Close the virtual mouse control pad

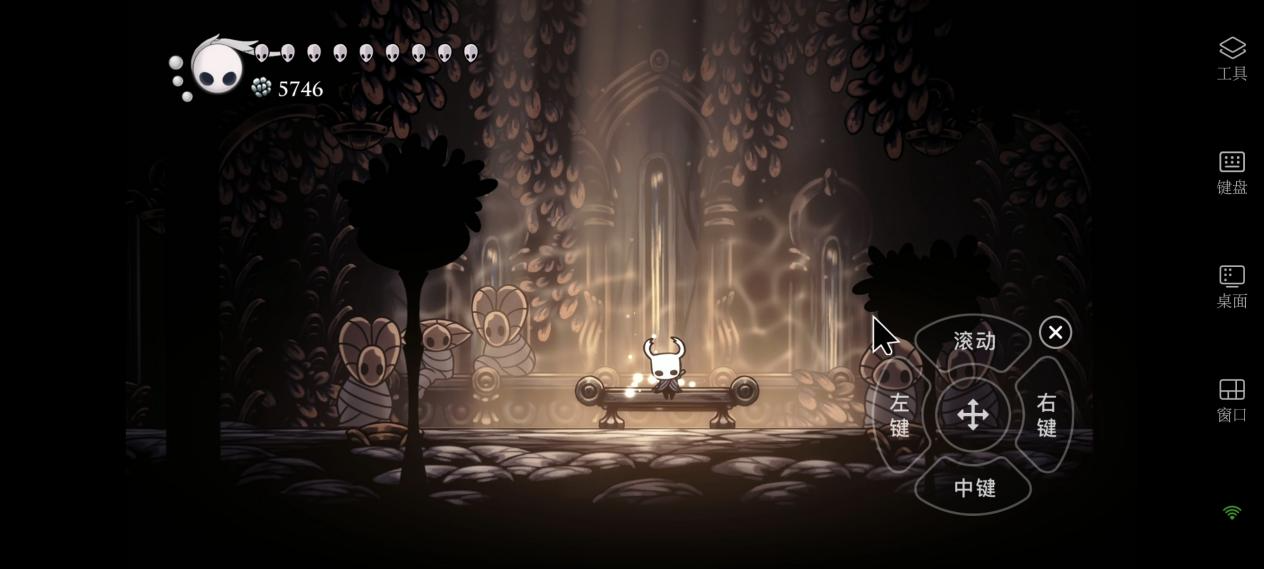point(1055,333)
